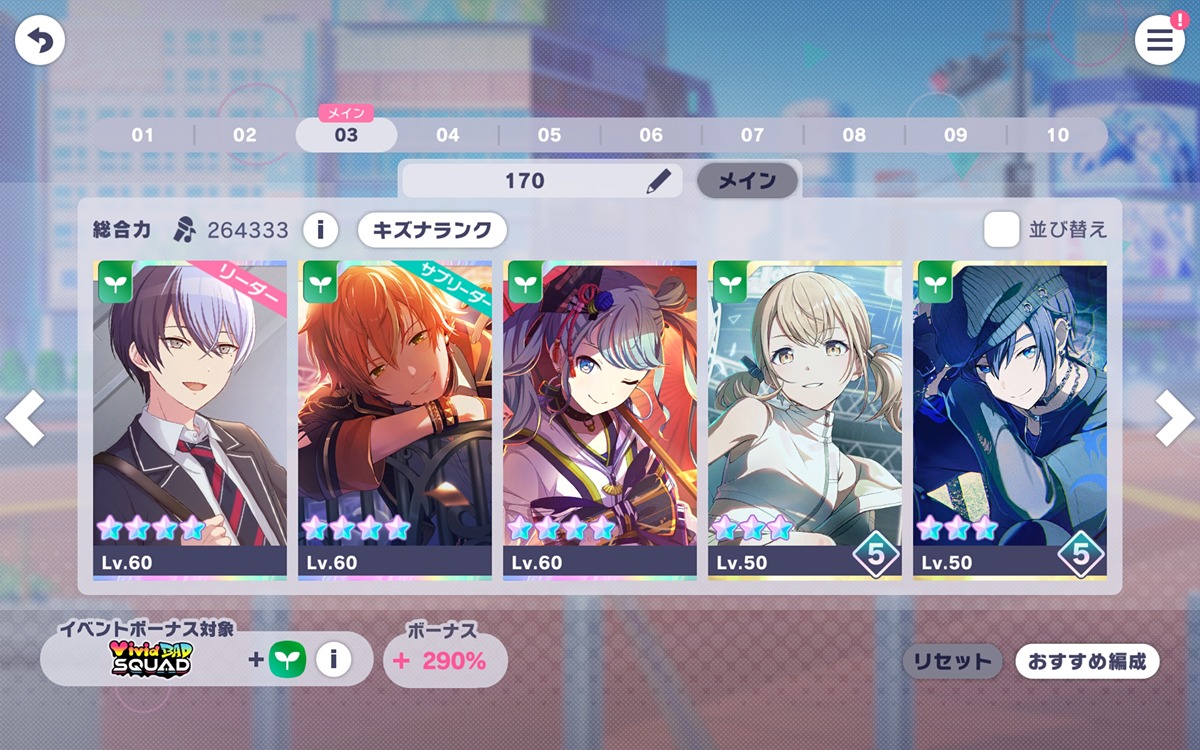1200x750 pixels.
Task: Go to previous team with left arrow
Action: click(25, 418)
